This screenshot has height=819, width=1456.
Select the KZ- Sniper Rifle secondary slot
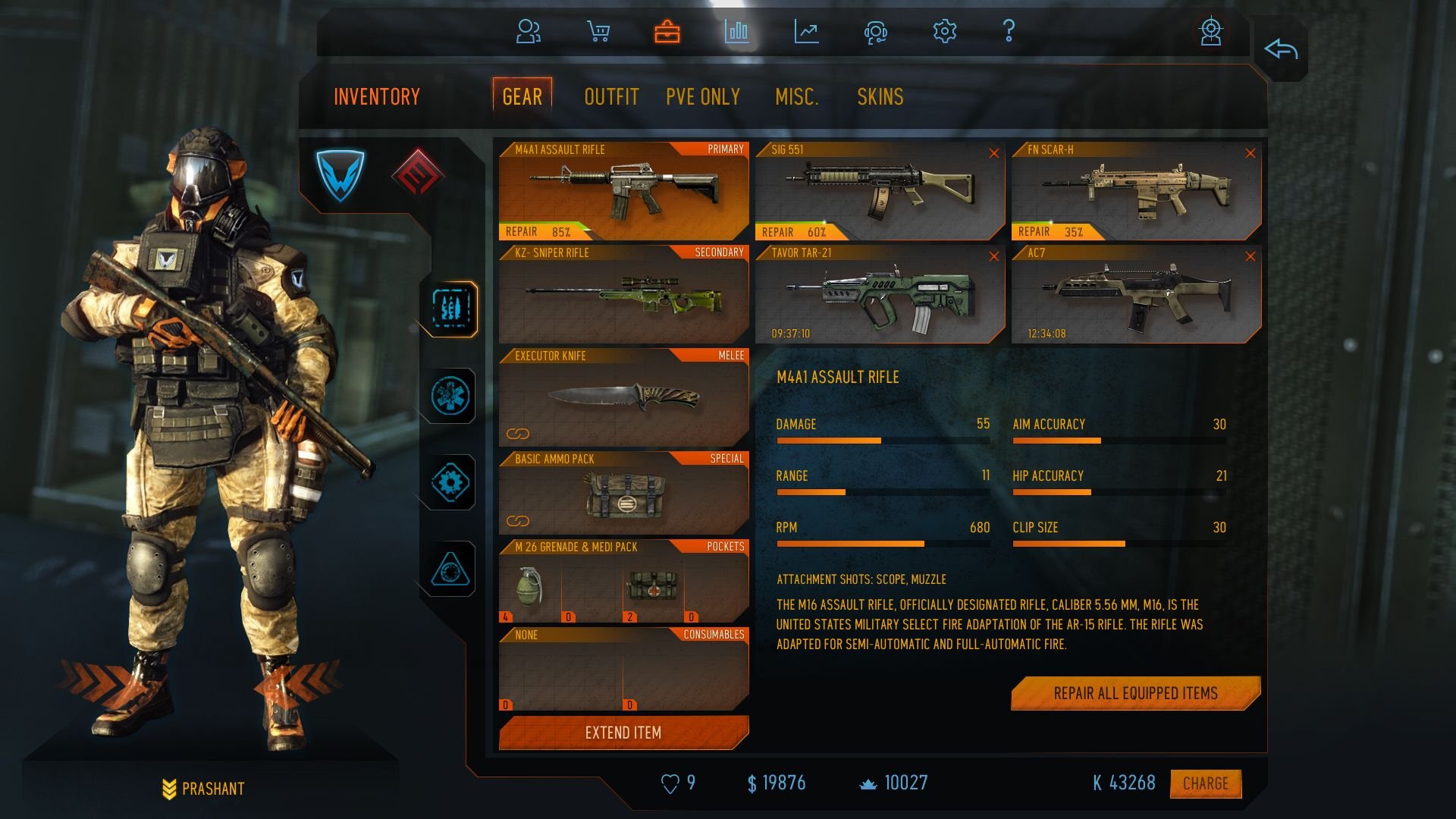(623, 294)
